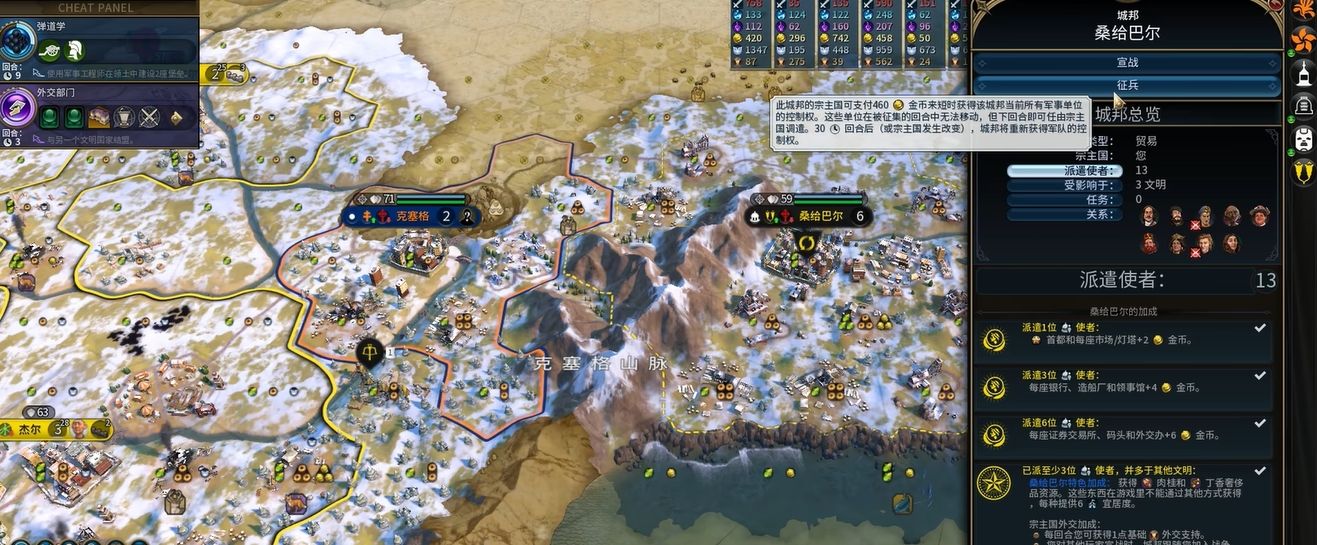Click the white-faced leader portrait on the right edge
The height and width of the screenshot is (545, 1317).
pyautogui.click(x=1304, y=139)
